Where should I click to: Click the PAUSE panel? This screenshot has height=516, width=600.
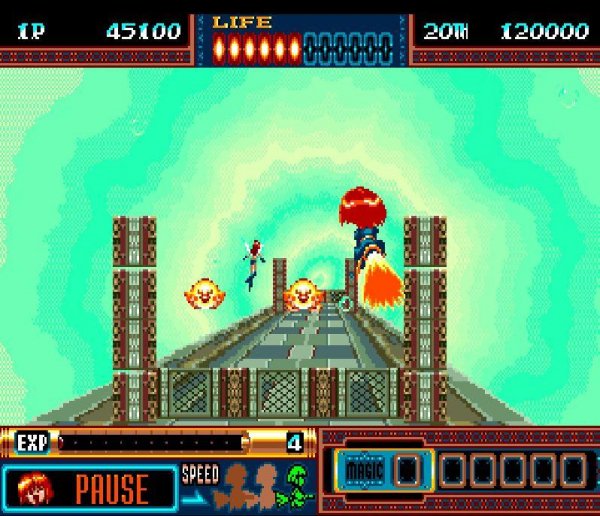click(110, 488)
